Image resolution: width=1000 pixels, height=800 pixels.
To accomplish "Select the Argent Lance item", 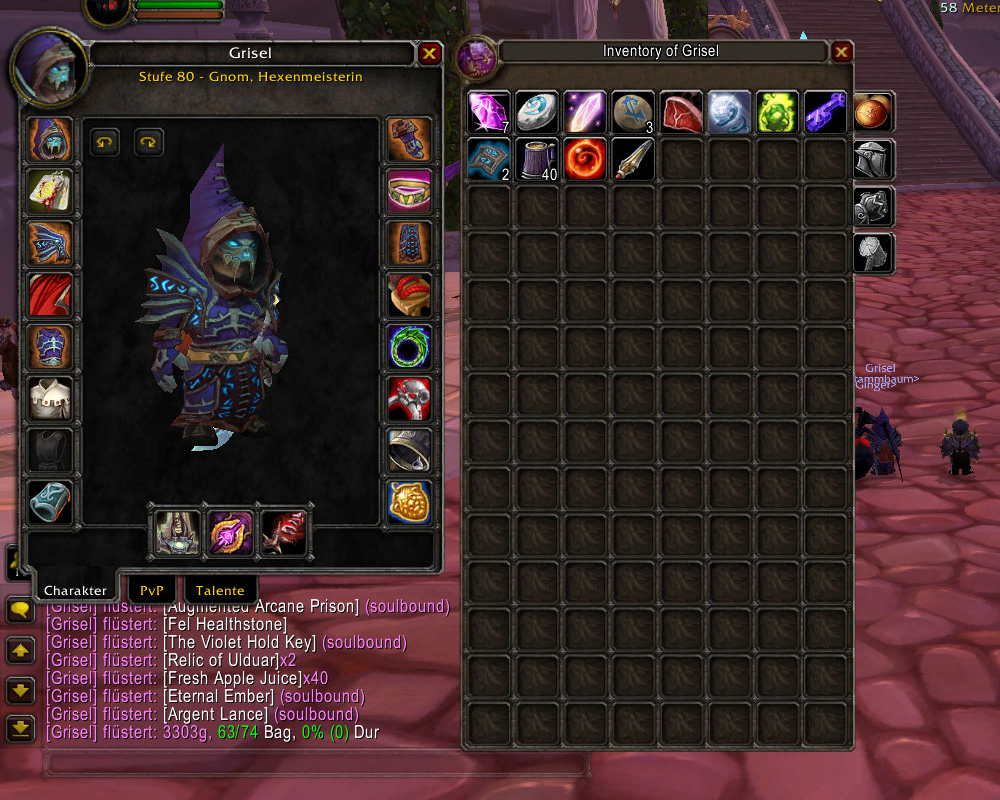I will point(634,160).
